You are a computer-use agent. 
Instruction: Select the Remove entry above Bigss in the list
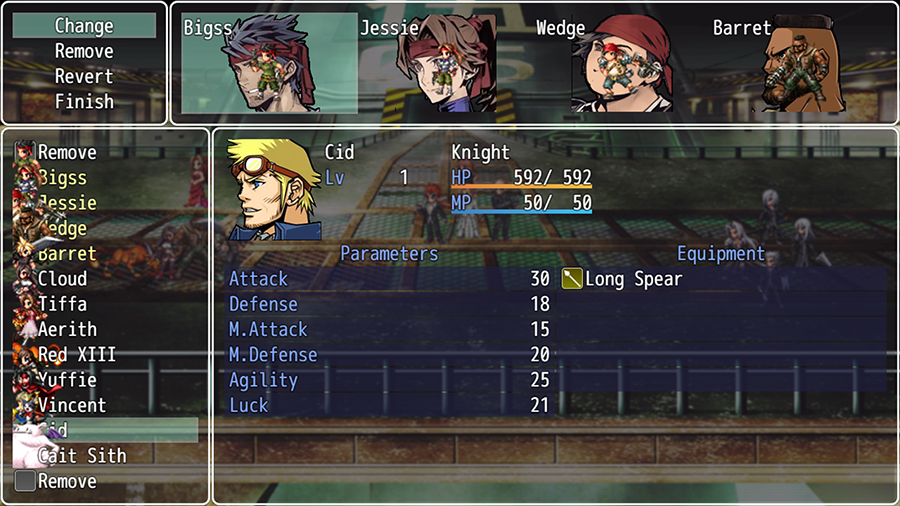(x=67, y=153)
